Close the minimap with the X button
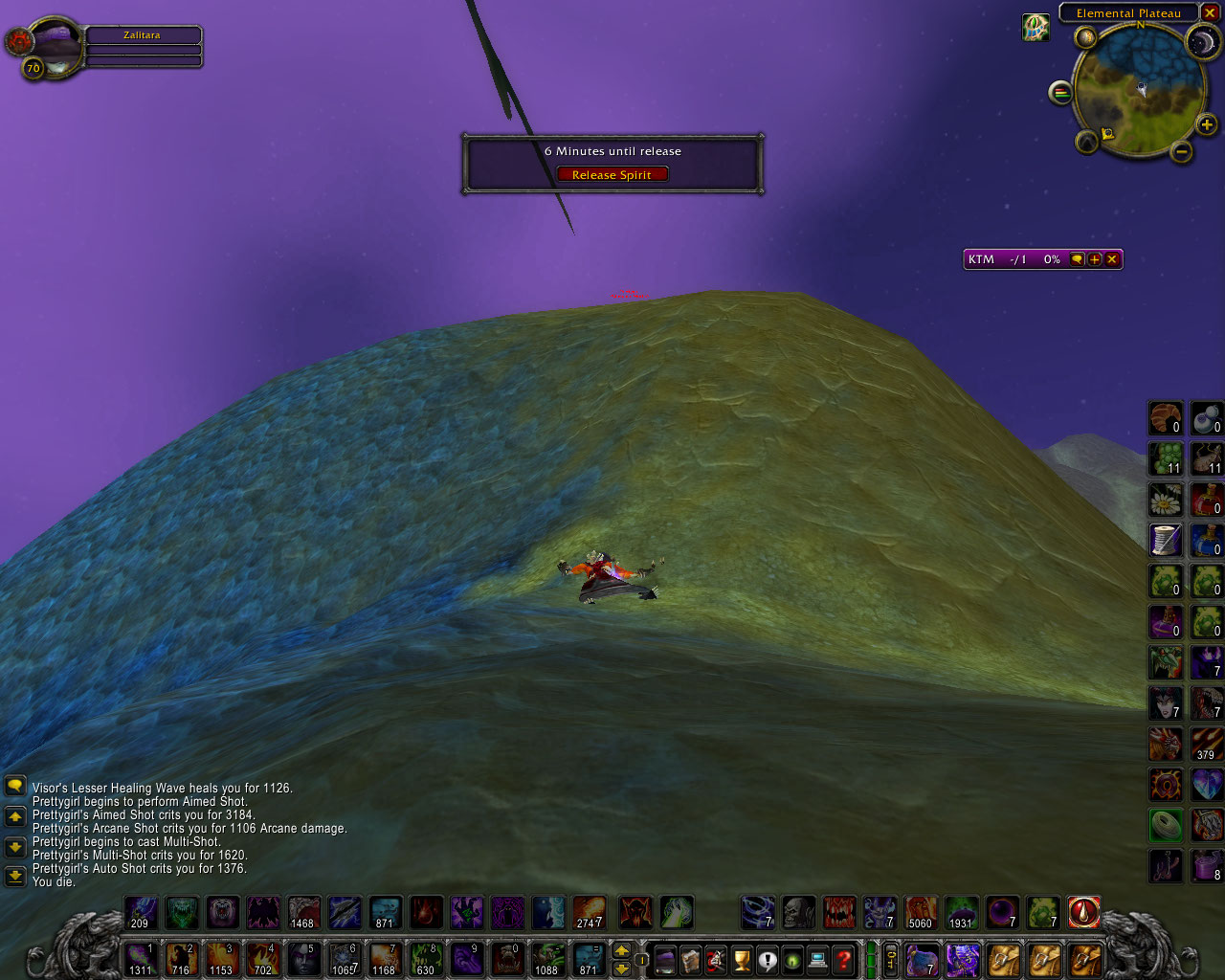1225x980 pixels. click(x=1210, y=13)
